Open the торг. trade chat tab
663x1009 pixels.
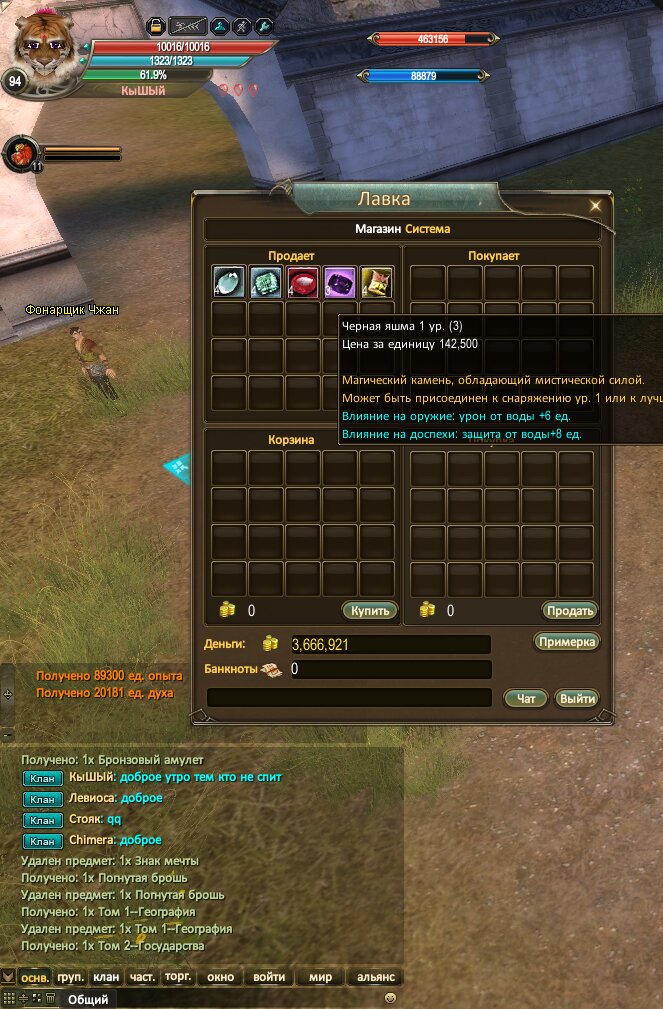coord(178,977)
